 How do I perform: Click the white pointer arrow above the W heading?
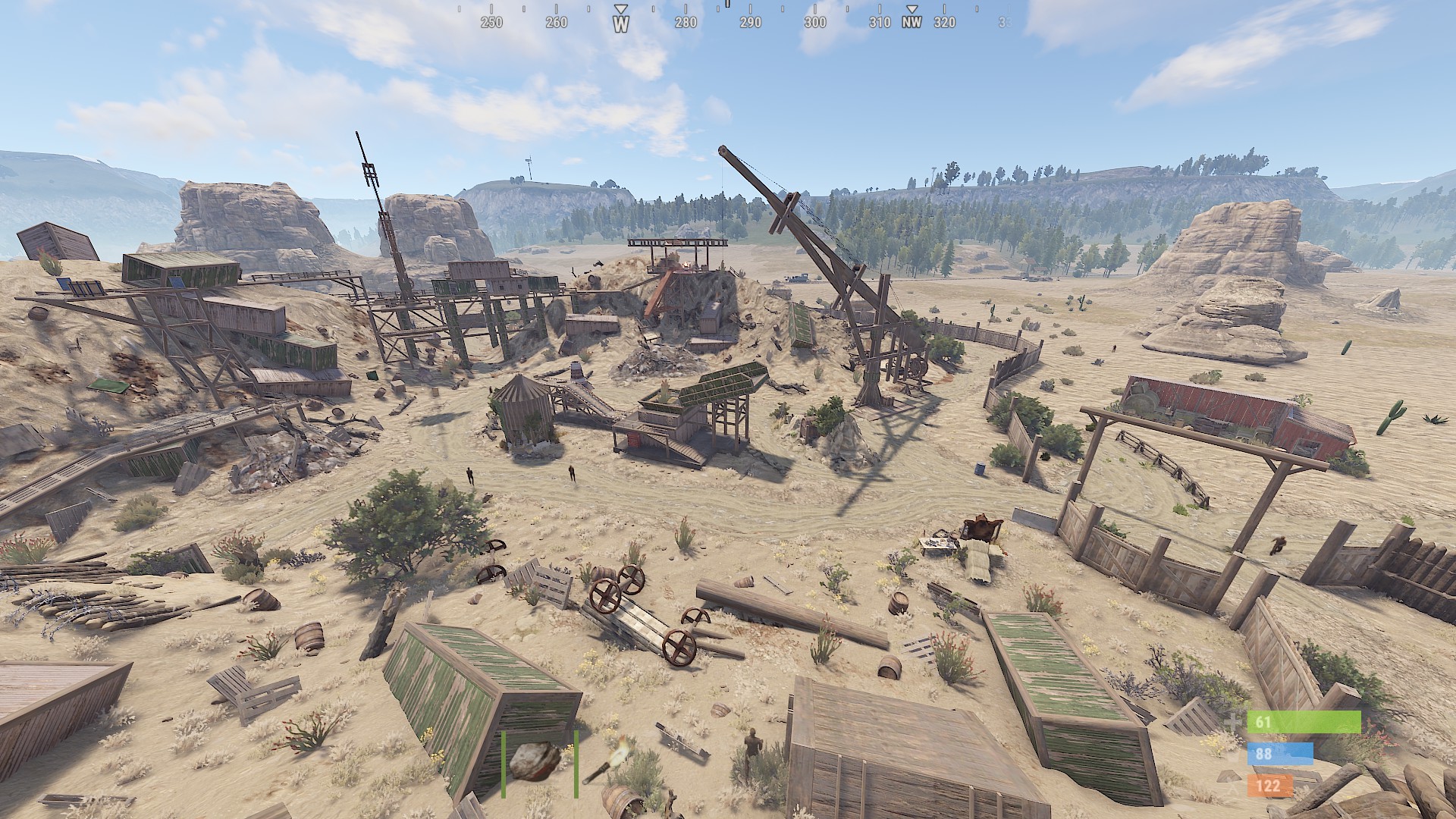click(620, 9)
